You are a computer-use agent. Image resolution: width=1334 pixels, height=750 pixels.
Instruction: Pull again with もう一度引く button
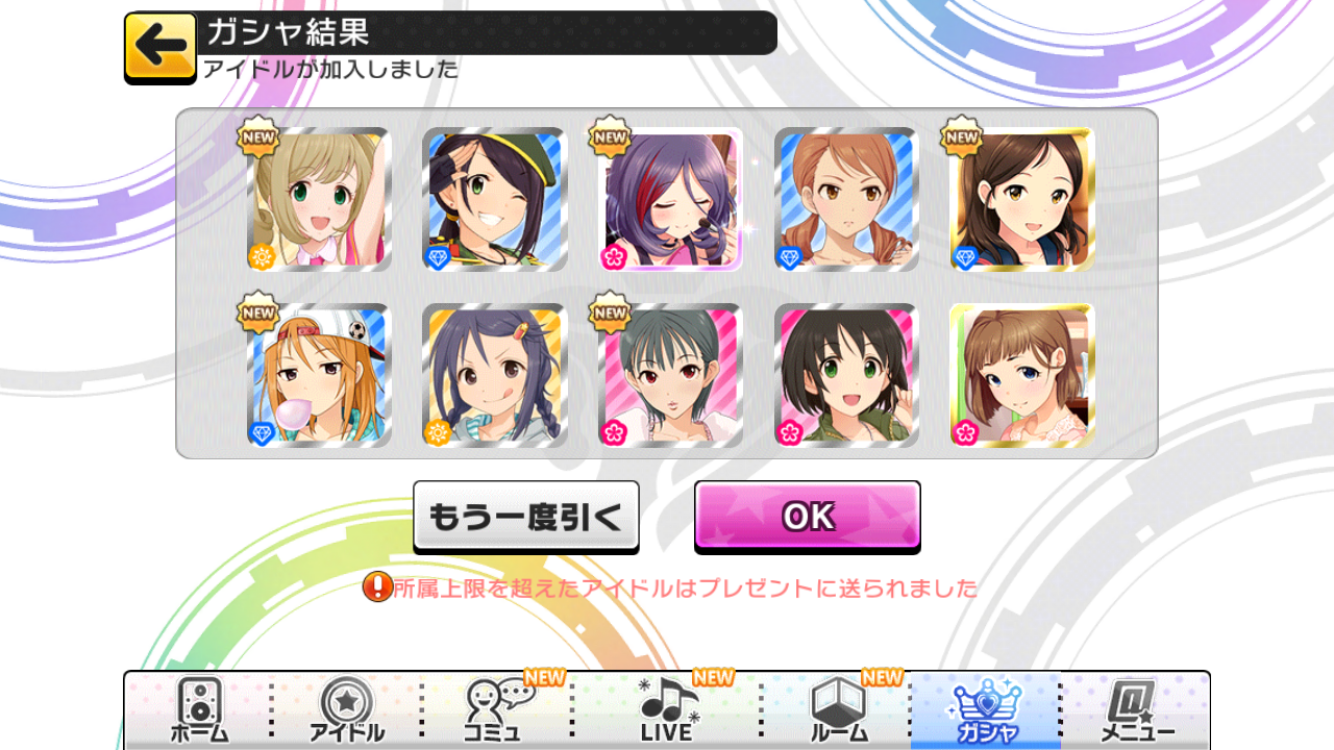(x=526, y=516)
